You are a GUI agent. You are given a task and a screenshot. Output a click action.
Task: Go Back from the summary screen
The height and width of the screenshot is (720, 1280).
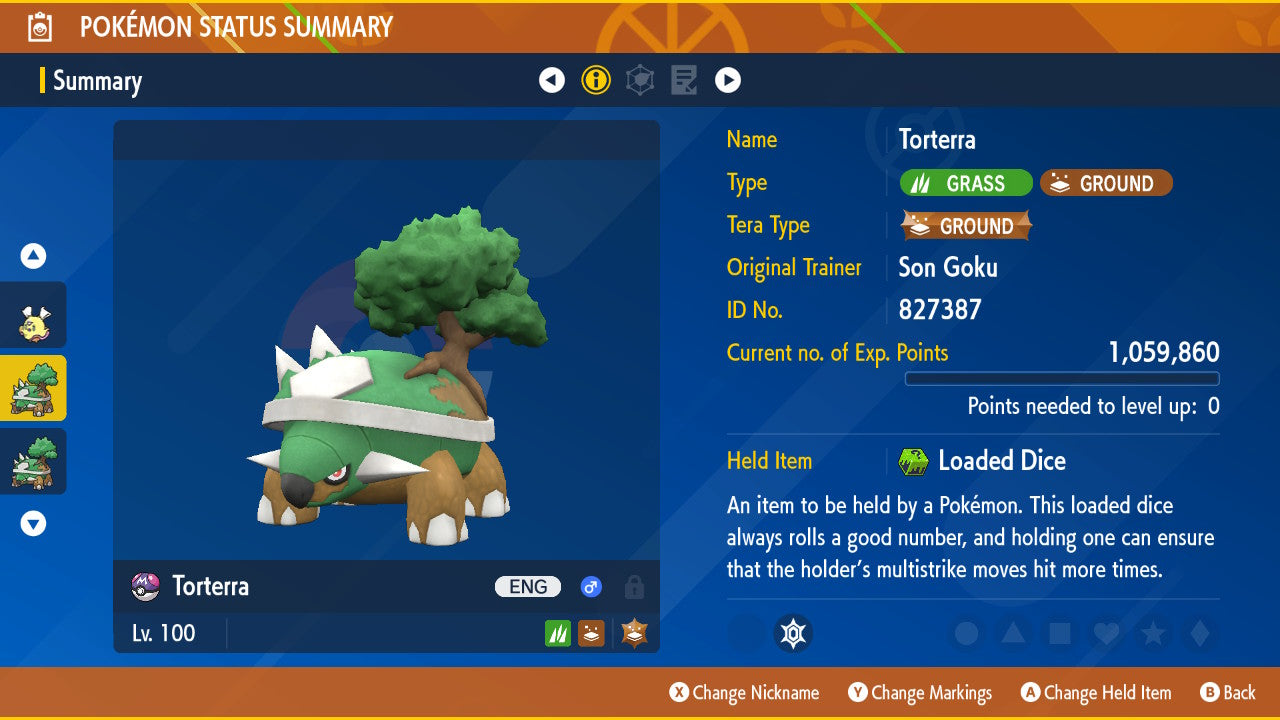coord(1228,693)
